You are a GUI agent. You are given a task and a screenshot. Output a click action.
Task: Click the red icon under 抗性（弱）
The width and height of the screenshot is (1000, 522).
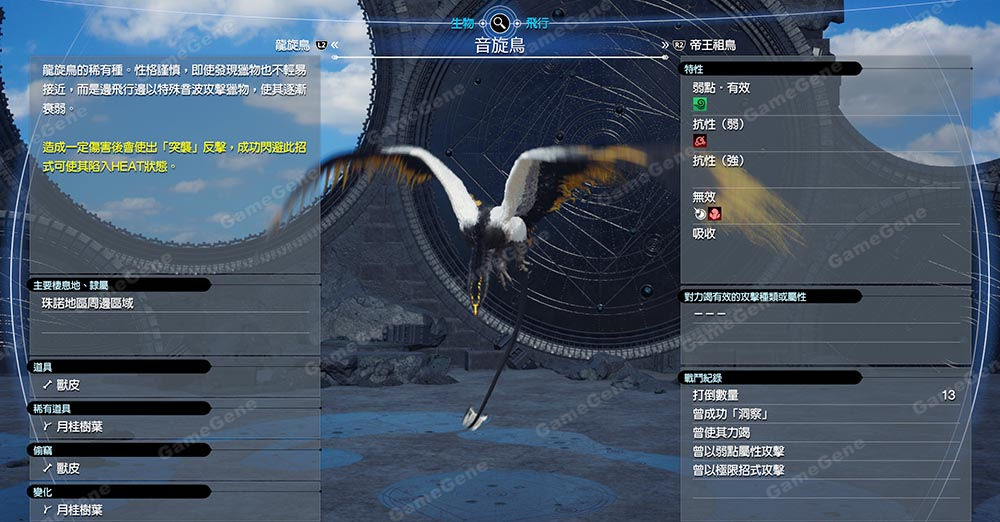[699, 141]
